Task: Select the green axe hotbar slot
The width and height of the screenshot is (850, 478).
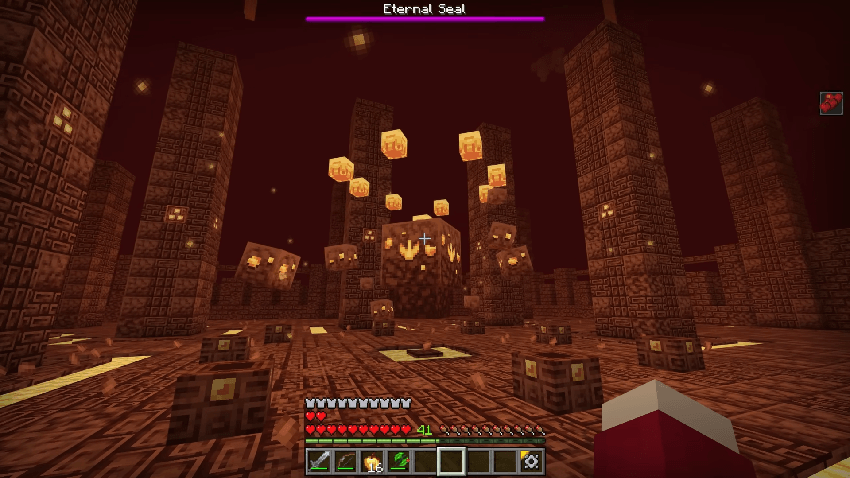Action: click(399, 461)
